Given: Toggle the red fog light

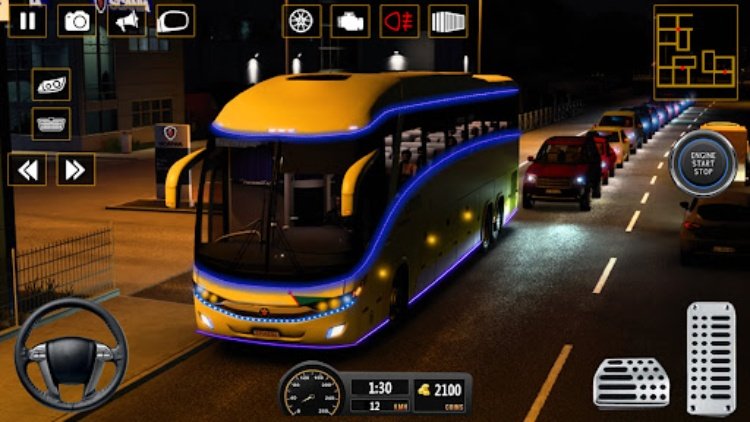Looking at the screenshot, I should [399, 21].
